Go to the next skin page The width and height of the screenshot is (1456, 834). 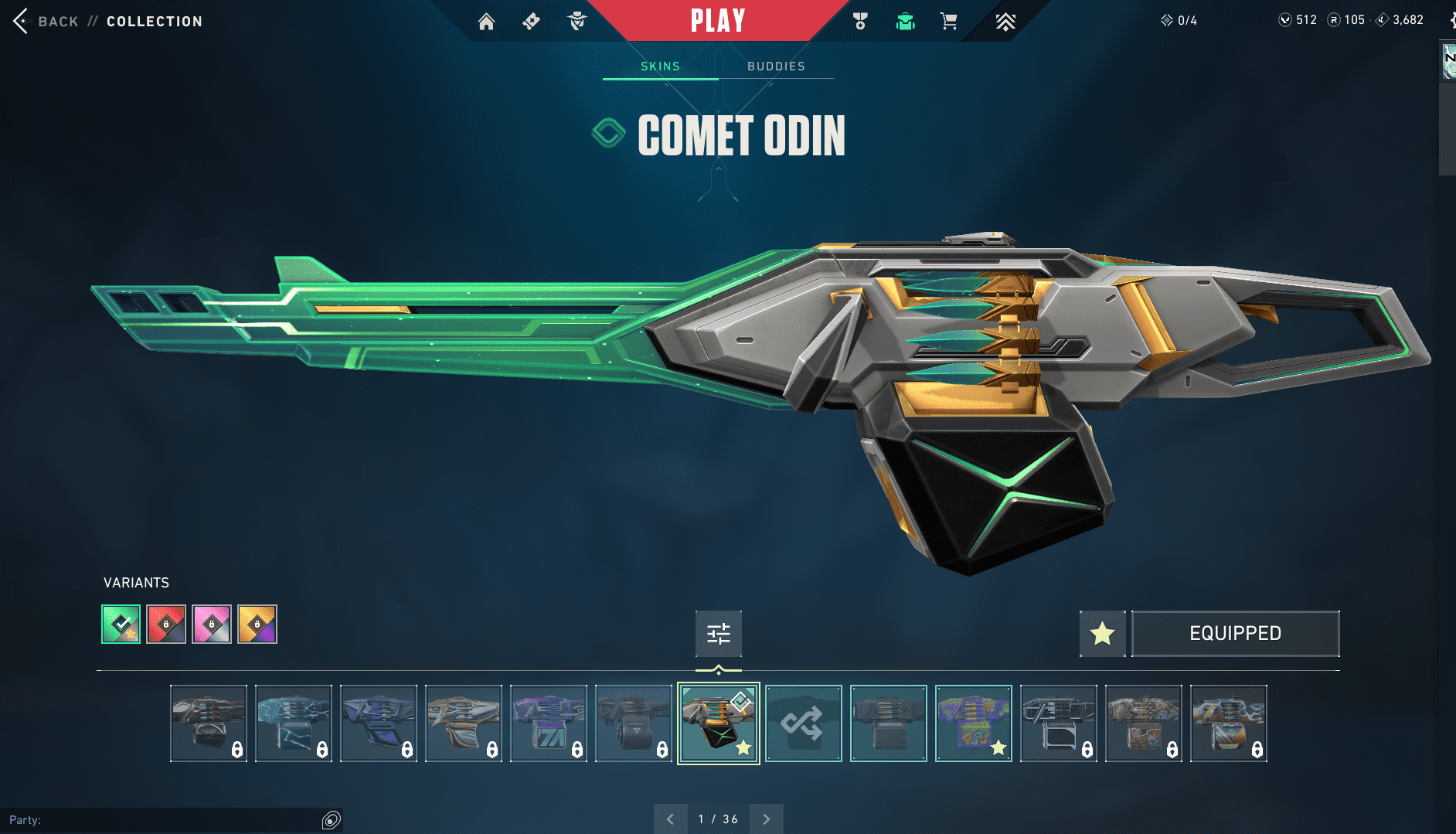(x=767, y=819)
